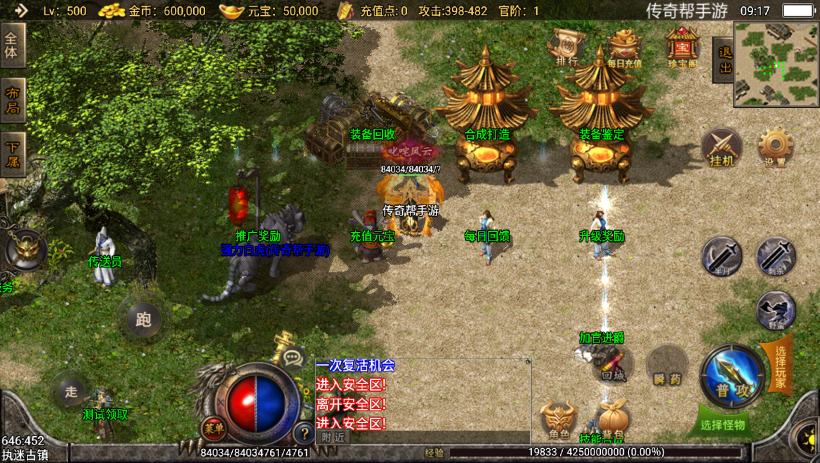Toggle 挂机 auto-battle with crossed swords

[721, 147]
